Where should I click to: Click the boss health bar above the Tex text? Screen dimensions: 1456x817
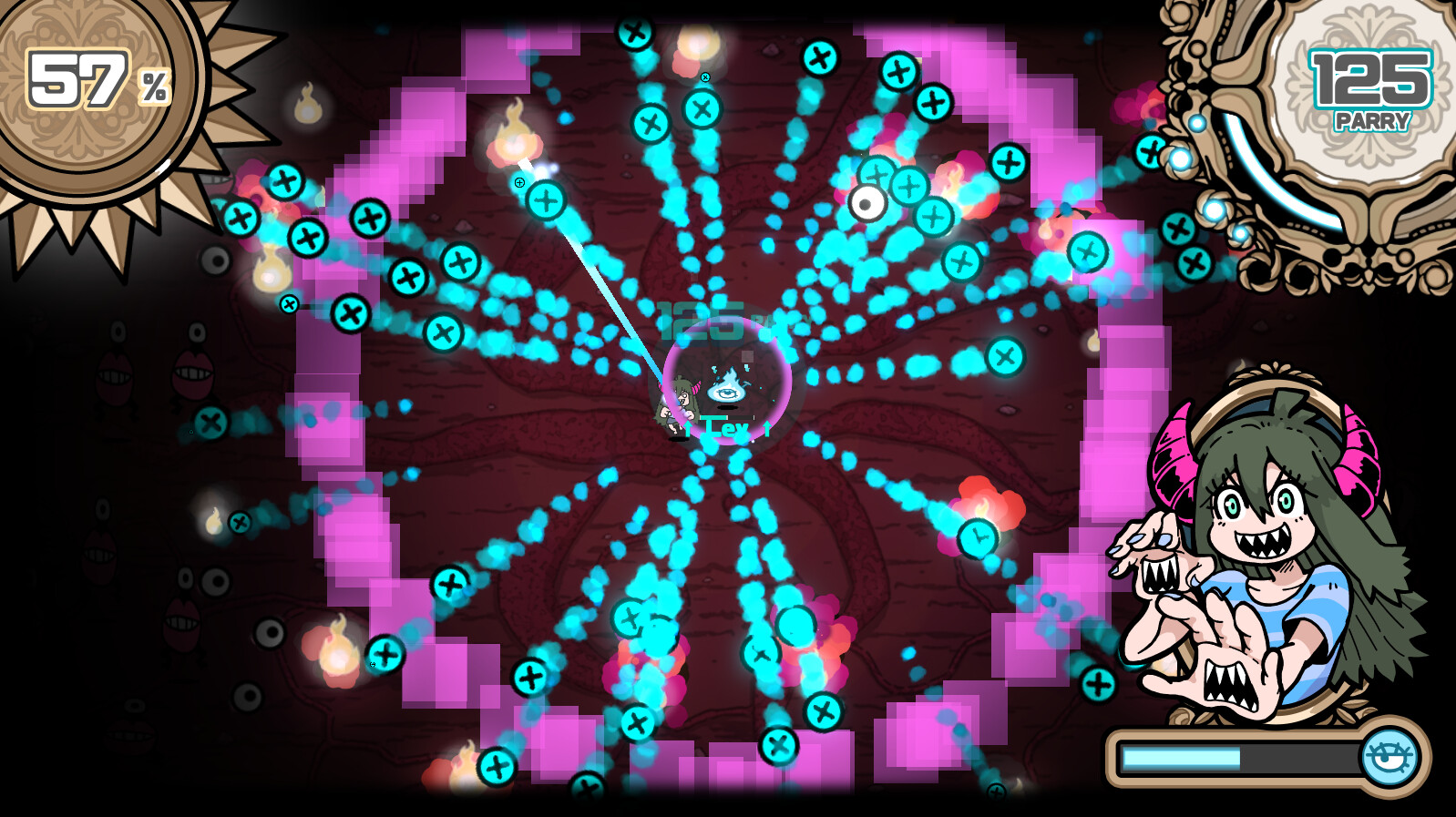tap(727, 417)
